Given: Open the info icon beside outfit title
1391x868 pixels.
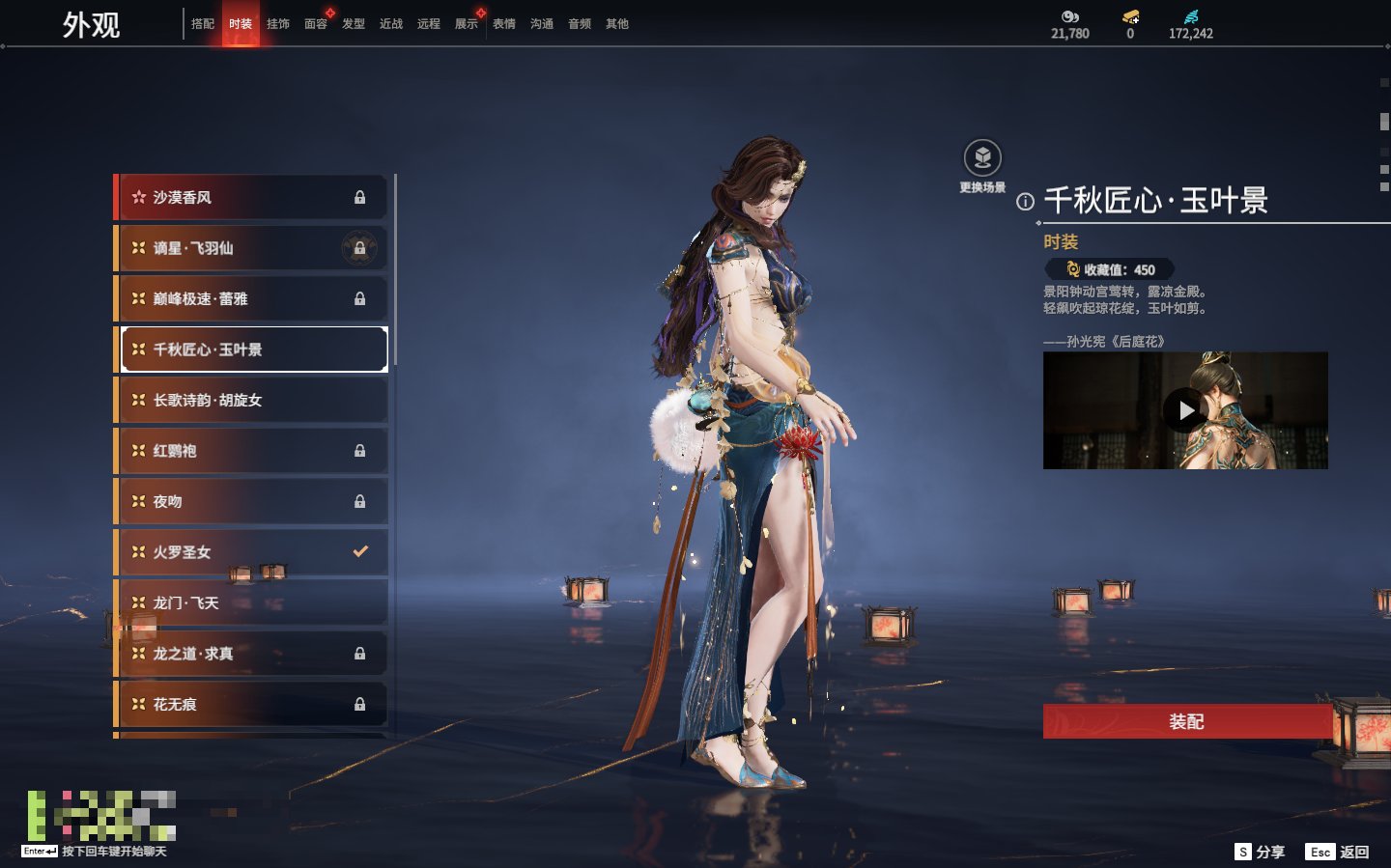Looking at the screenshot, I should coord(1025,202).
